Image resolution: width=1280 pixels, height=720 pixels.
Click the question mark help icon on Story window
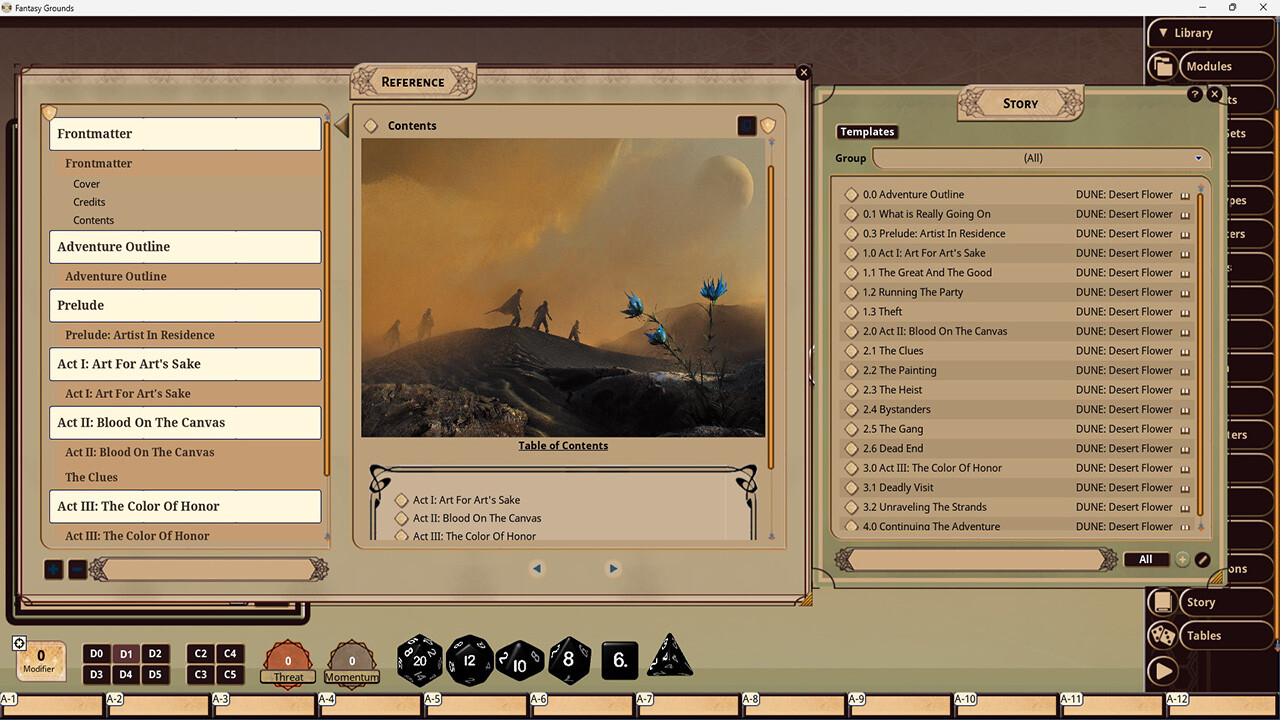[1195, 94]
